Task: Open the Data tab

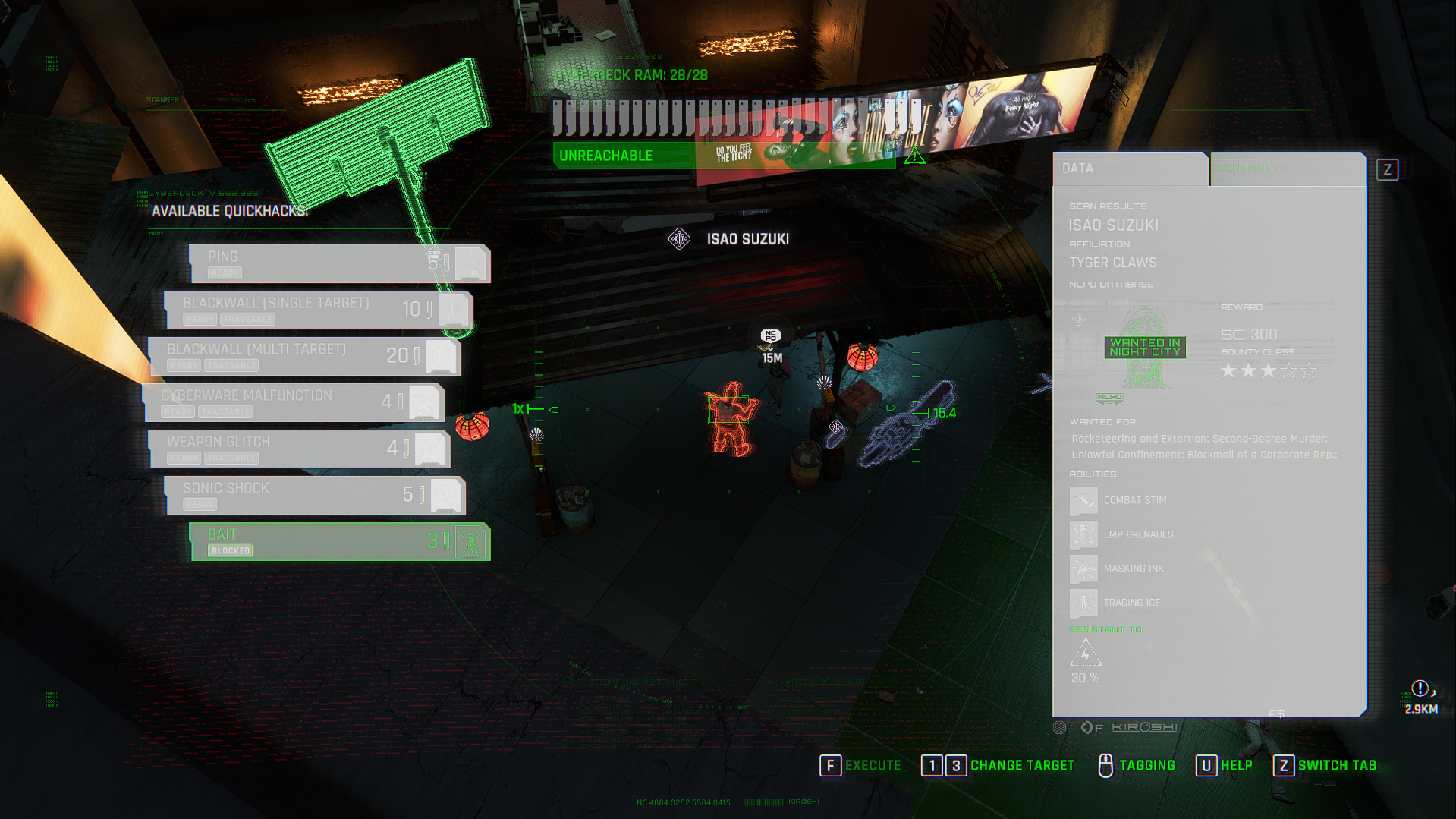Action: point(1129,169)
